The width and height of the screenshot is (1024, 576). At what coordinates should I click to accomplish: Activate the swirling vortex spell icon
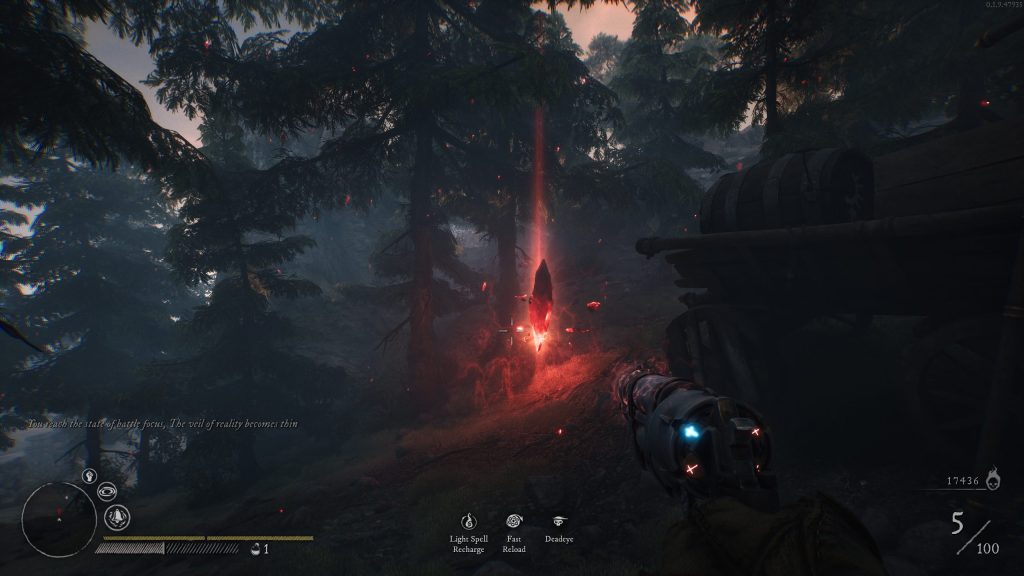pos(107,491)
